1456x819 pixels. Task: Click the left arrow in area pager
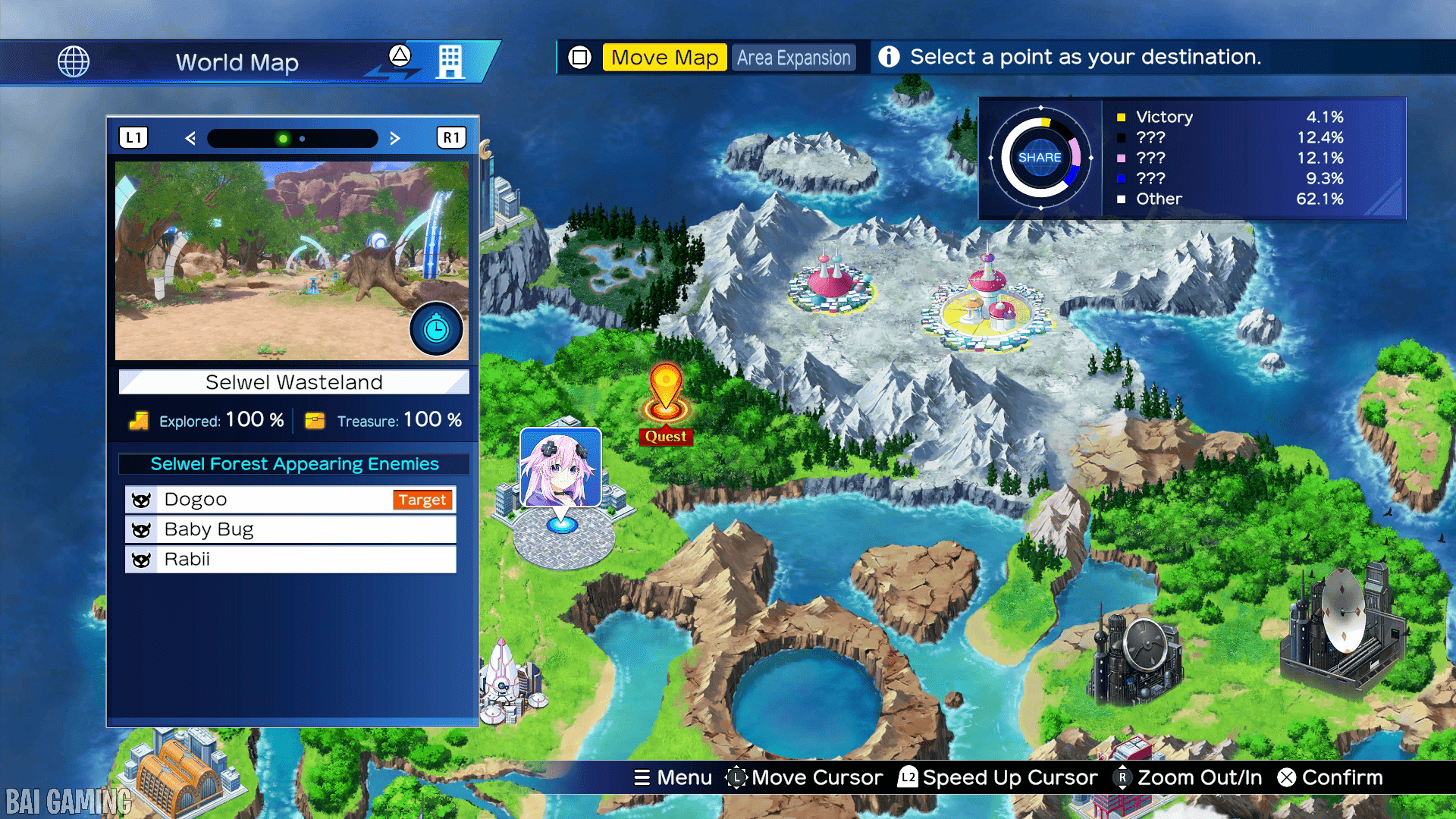190,138
